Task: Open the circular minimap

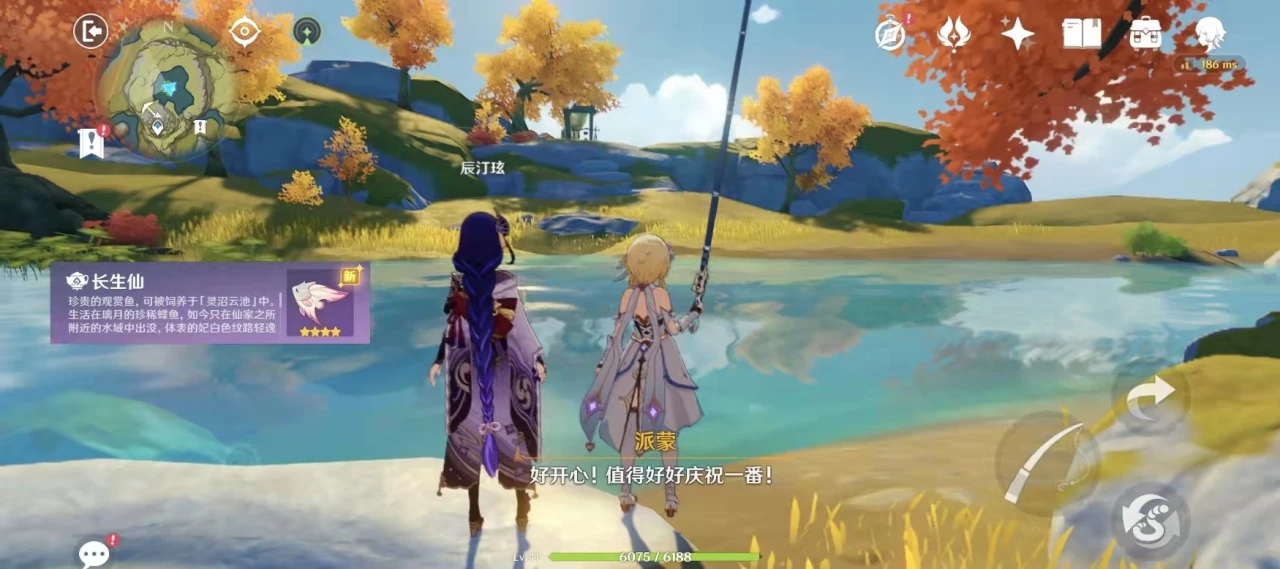Action: coord(167,92)
